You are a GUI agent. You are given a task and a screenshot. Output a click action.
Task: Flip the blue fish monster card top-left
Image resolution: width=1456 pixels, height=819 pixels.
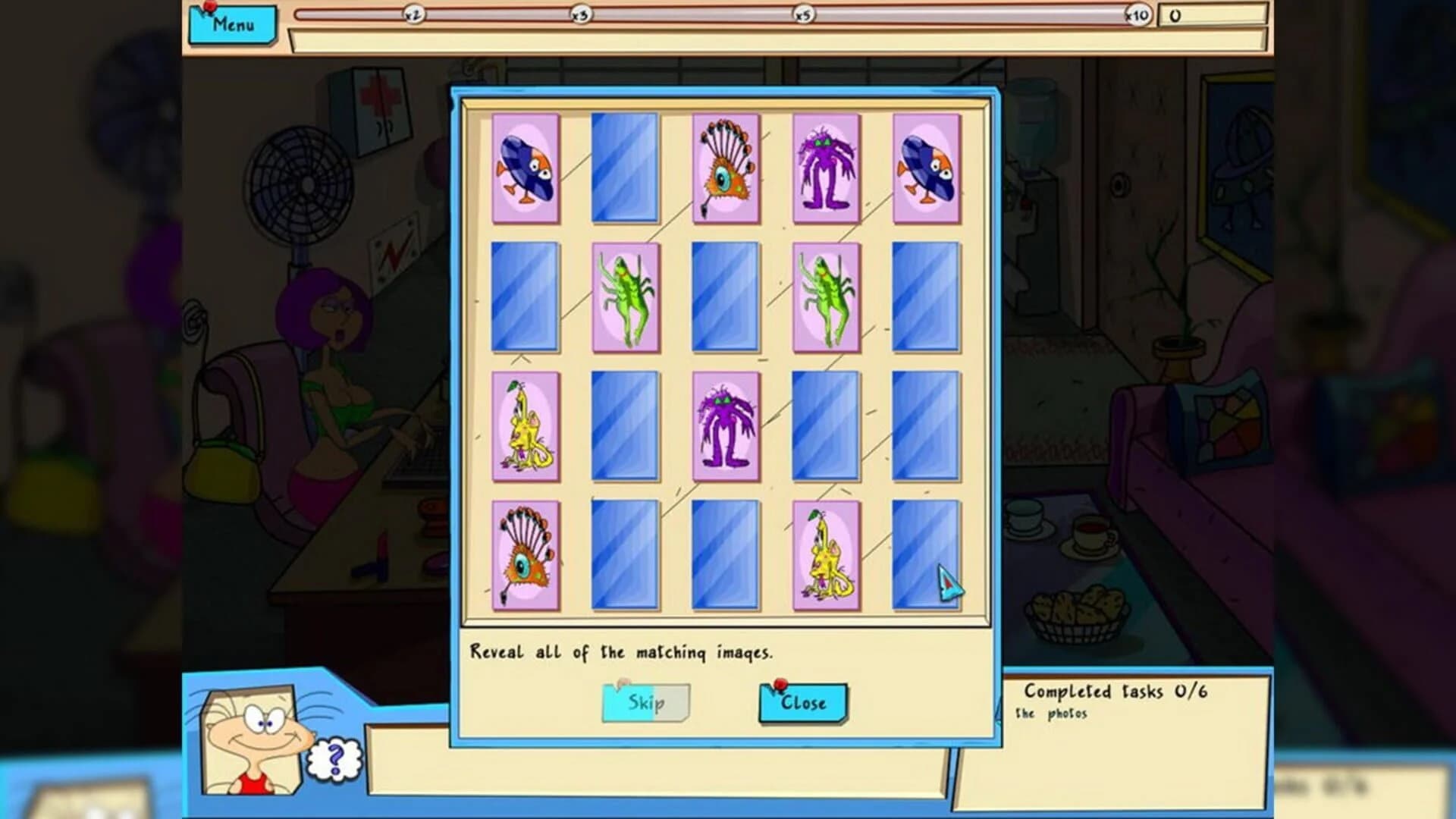[526, 170]
